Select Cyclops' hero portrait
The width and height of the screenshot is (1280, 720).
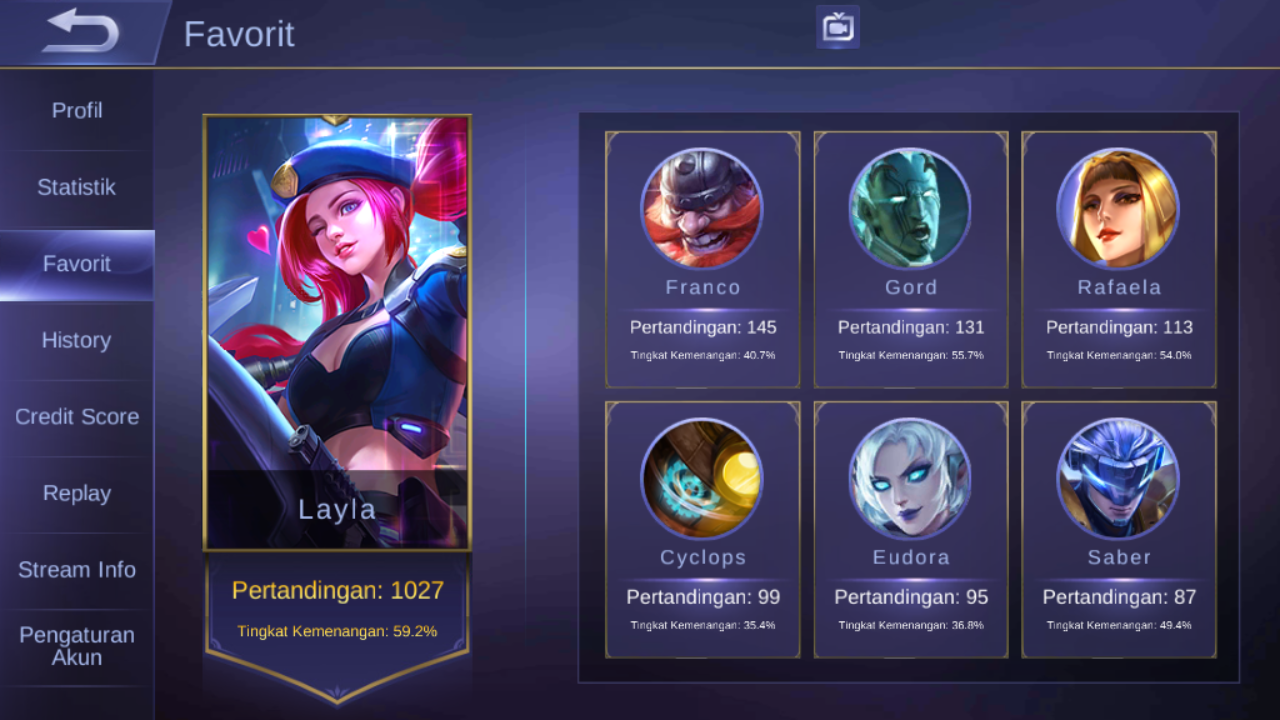click(702, 478)
